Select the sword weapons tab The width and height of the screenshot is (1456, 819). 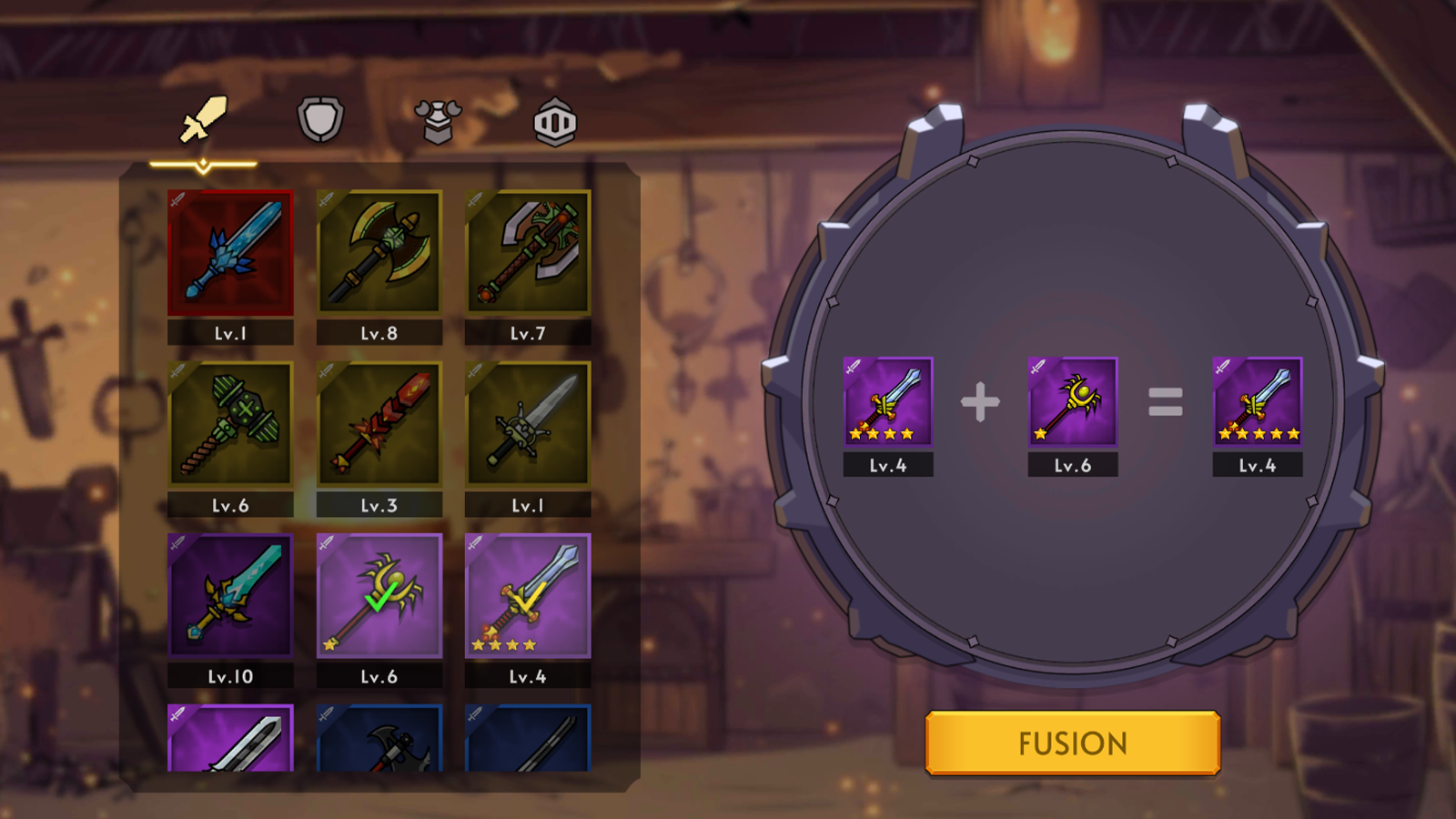[x=203, y=120]
